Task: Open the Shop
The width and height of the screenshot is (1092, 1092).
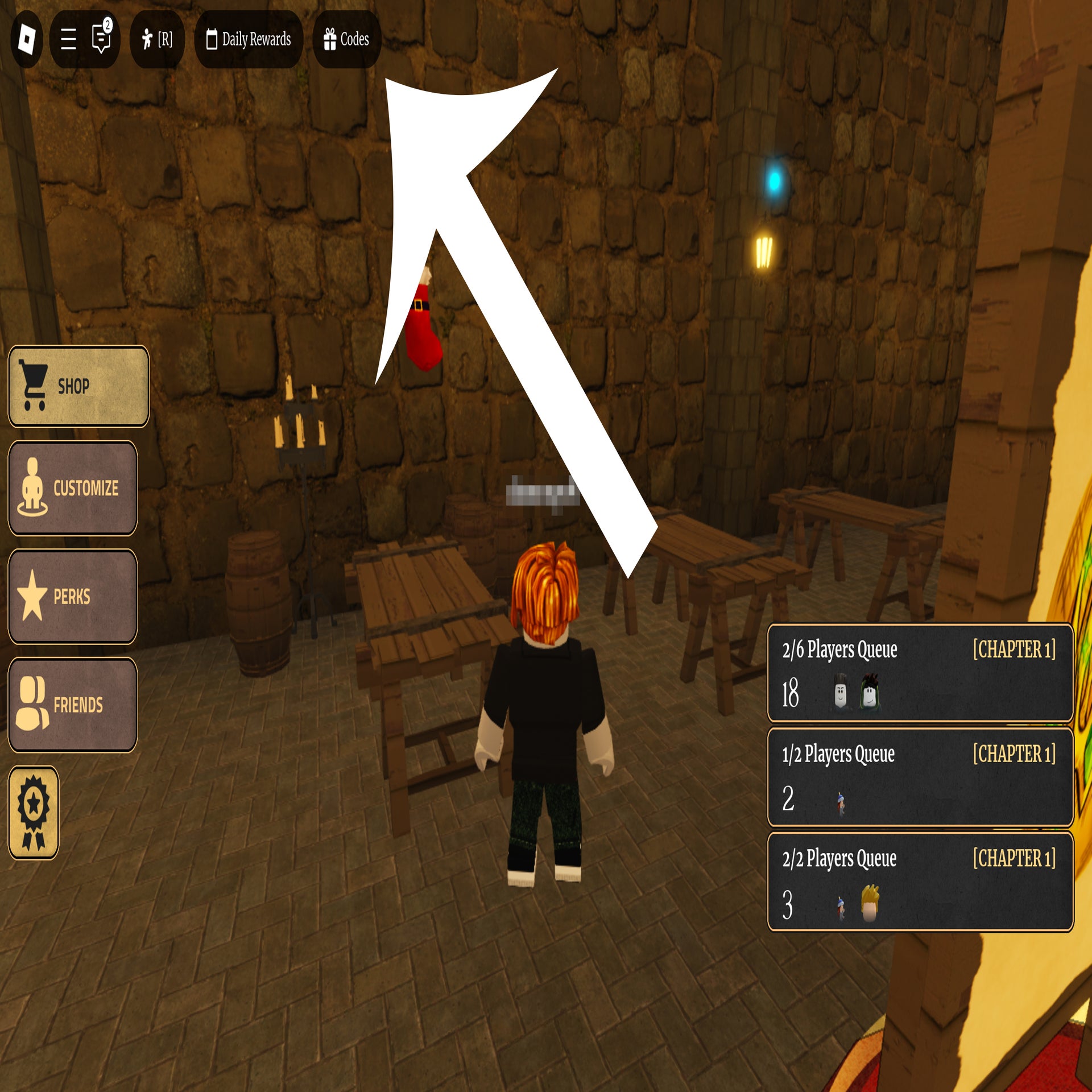Action: coord(78,386)
